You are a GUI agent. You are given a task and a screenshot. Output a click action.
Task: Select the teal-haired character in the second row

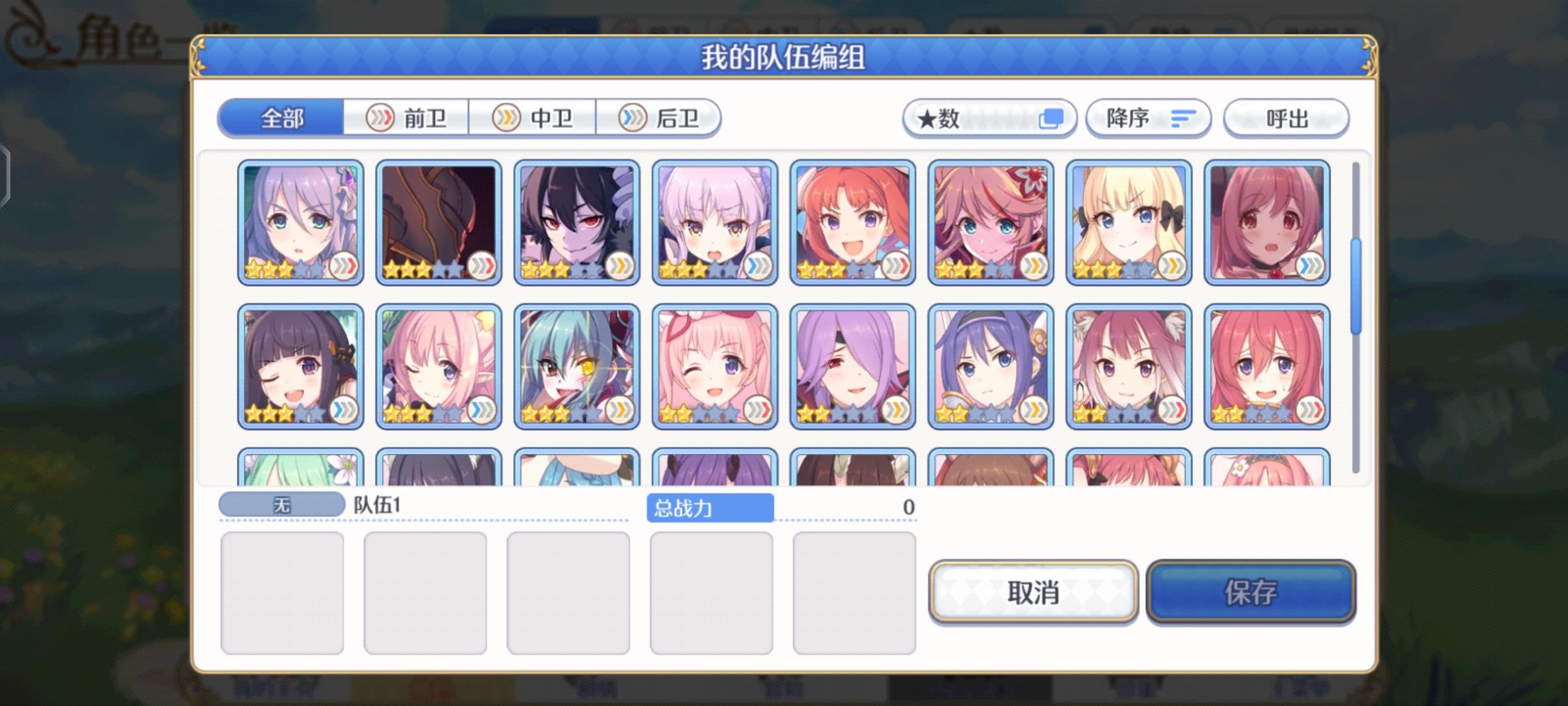pyautogui.click(x=572, y=366)
